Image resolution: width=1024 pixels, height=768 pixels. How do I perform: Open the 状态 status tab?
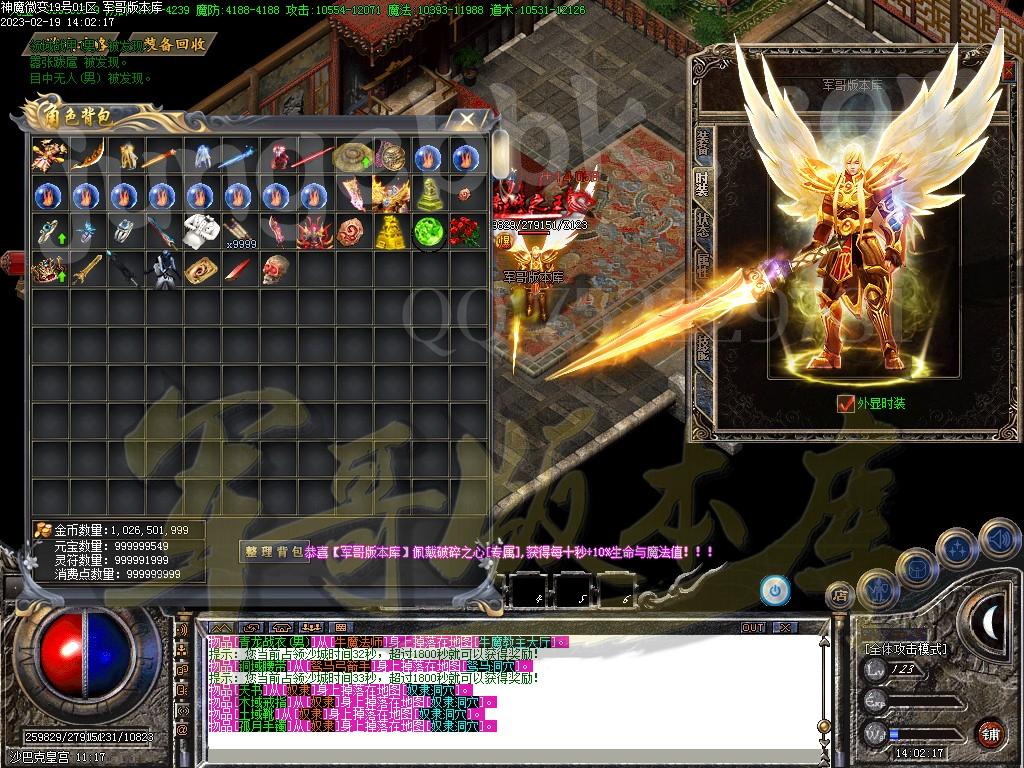pos(703,224)
